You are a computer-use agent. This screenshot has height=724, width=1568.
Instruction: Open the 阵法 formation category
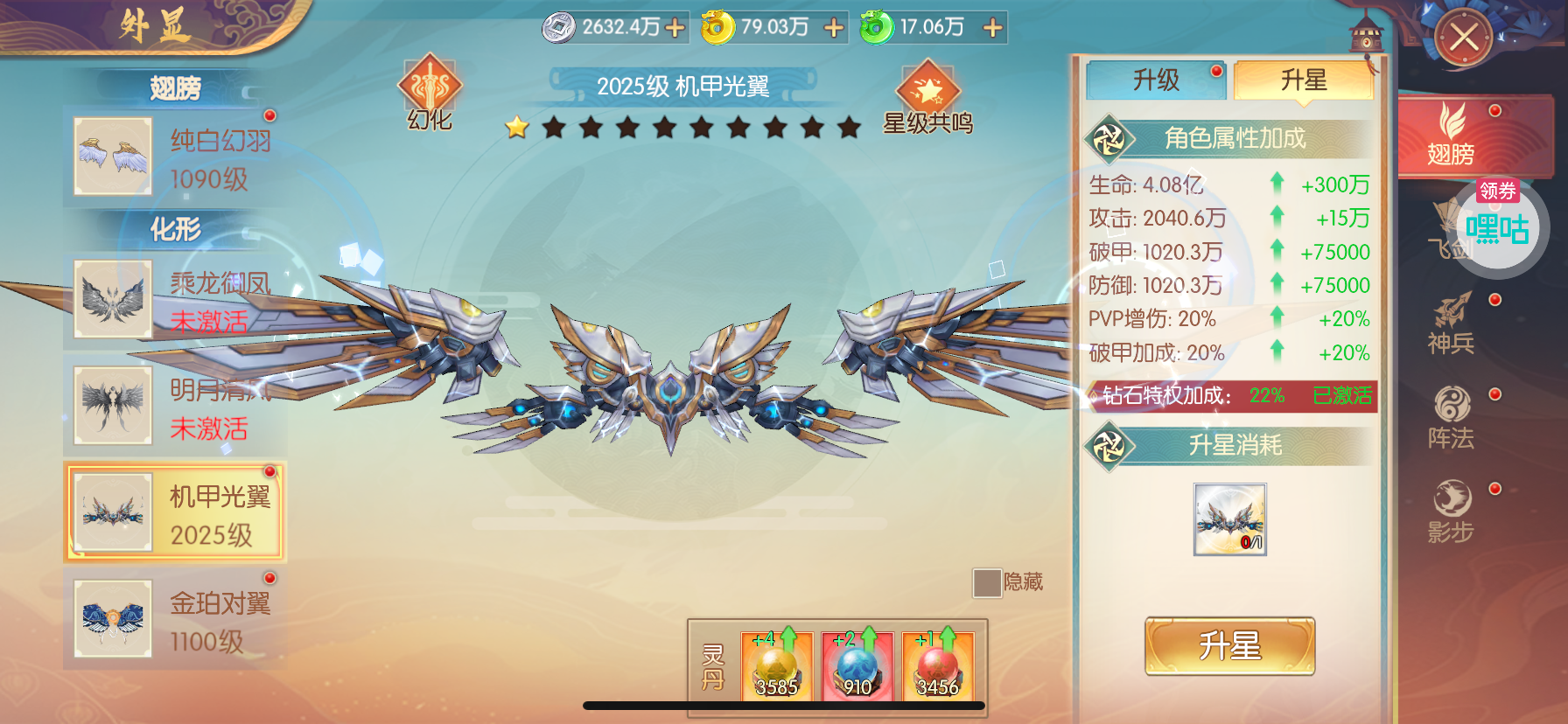(x=1452, y=418)
